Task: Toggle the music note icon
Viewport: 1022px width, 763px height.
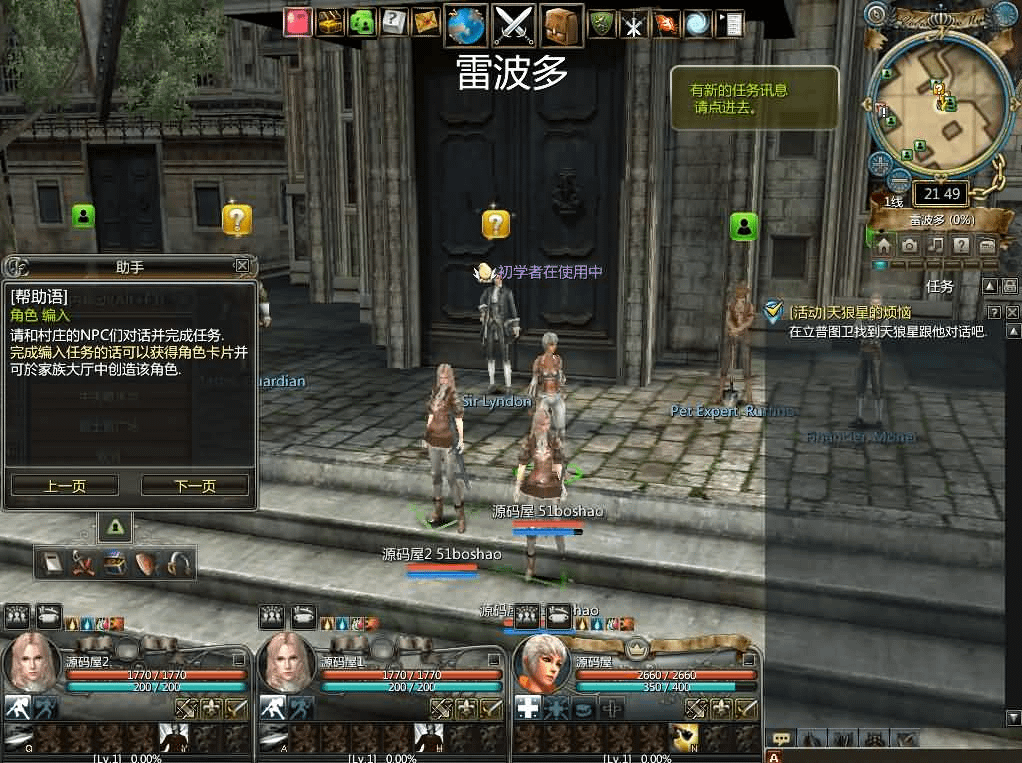Action: click(x=935, y=245)
